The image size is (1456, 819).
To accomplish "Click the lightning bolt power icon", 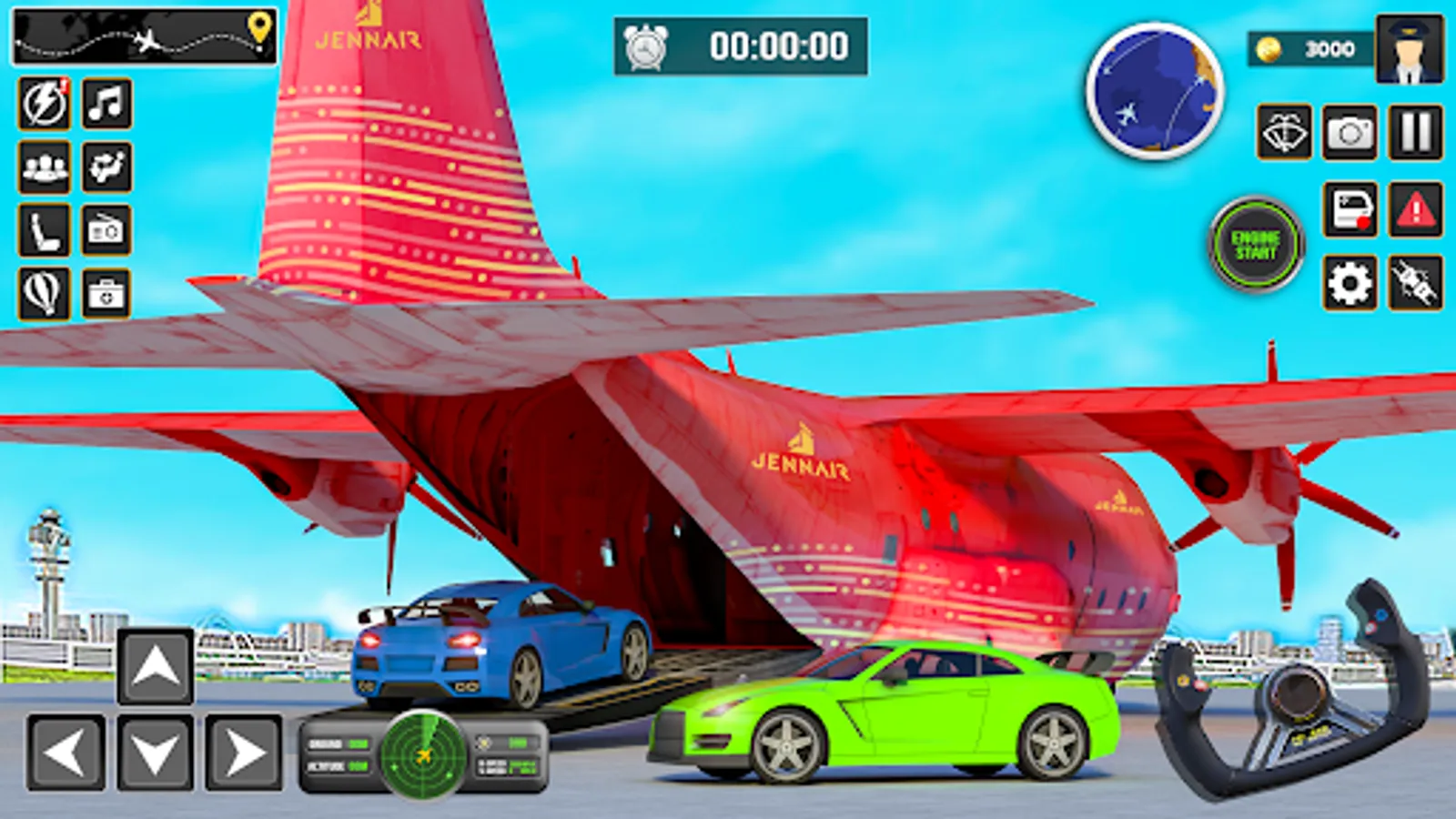I will pos(44,103).
